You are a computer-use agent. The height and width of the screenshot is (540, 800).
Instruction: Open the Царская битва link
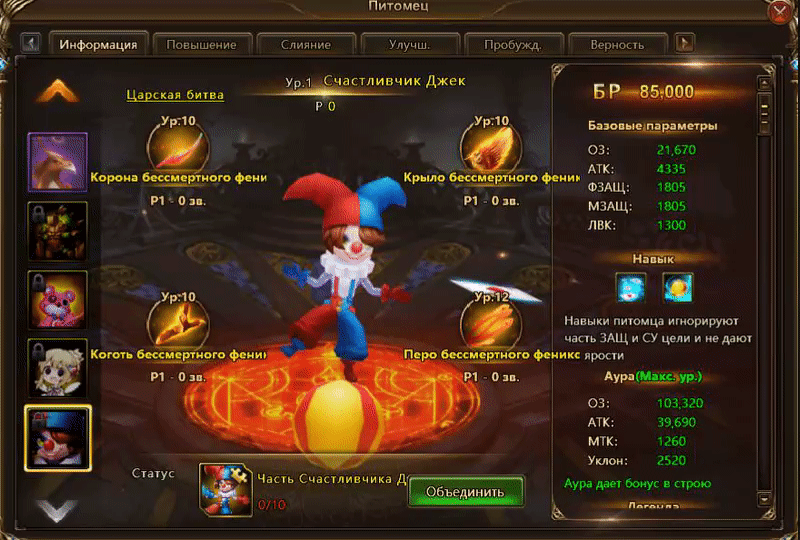click(175, 95)
